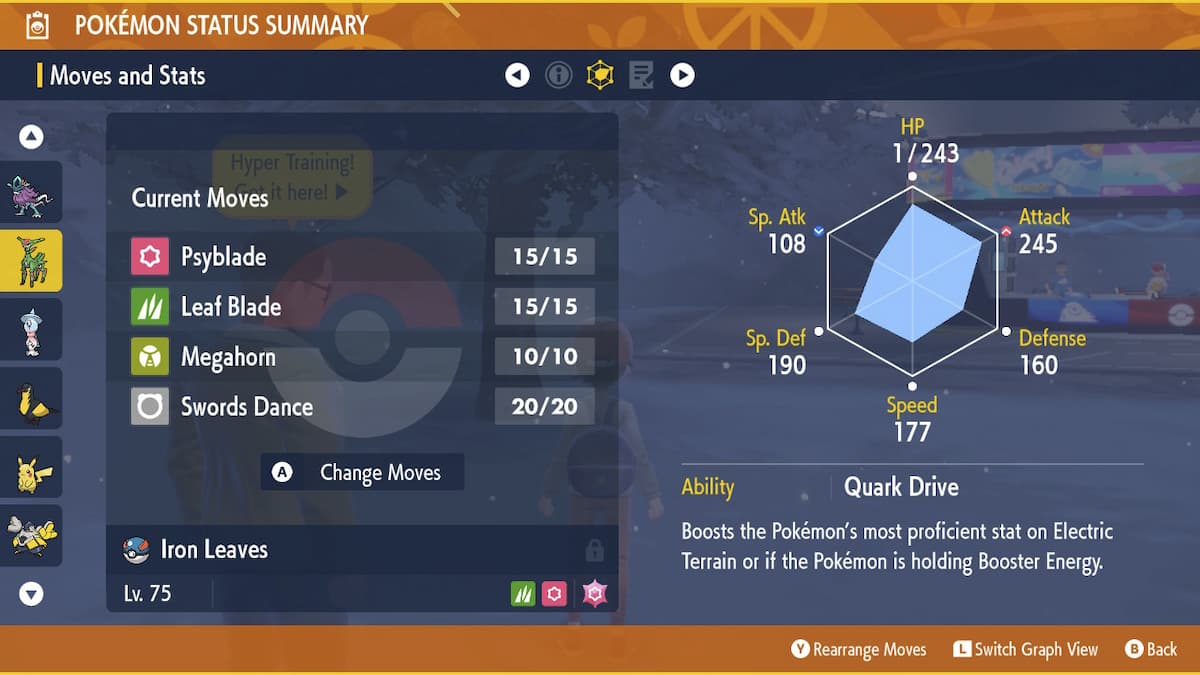Open the Change Moves option
This screenshot has width=1200, height=675.
[362, 473]
